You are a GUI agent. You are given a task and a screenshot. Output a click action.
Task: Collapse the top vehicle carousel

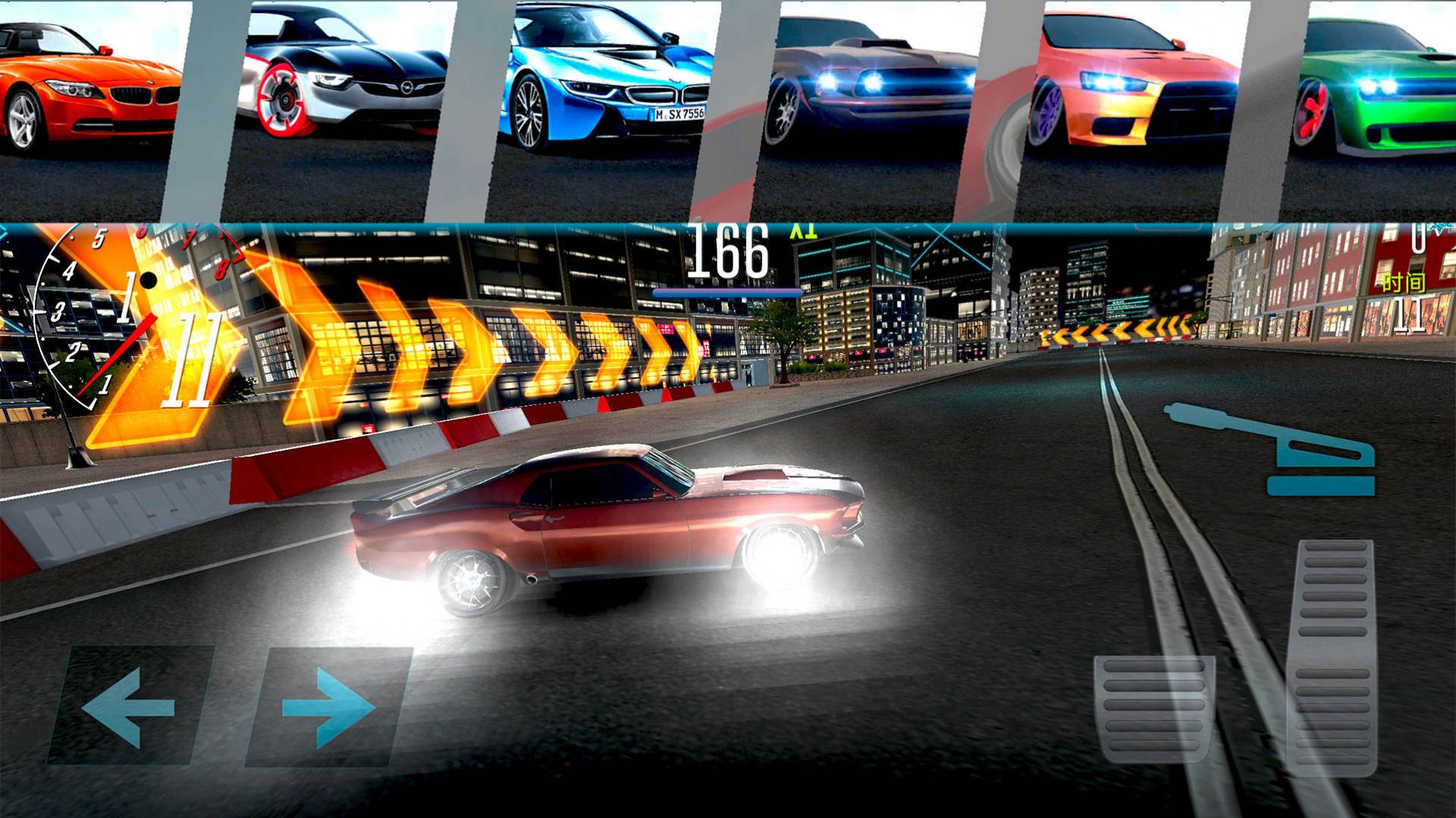click(x=729, y=106)
